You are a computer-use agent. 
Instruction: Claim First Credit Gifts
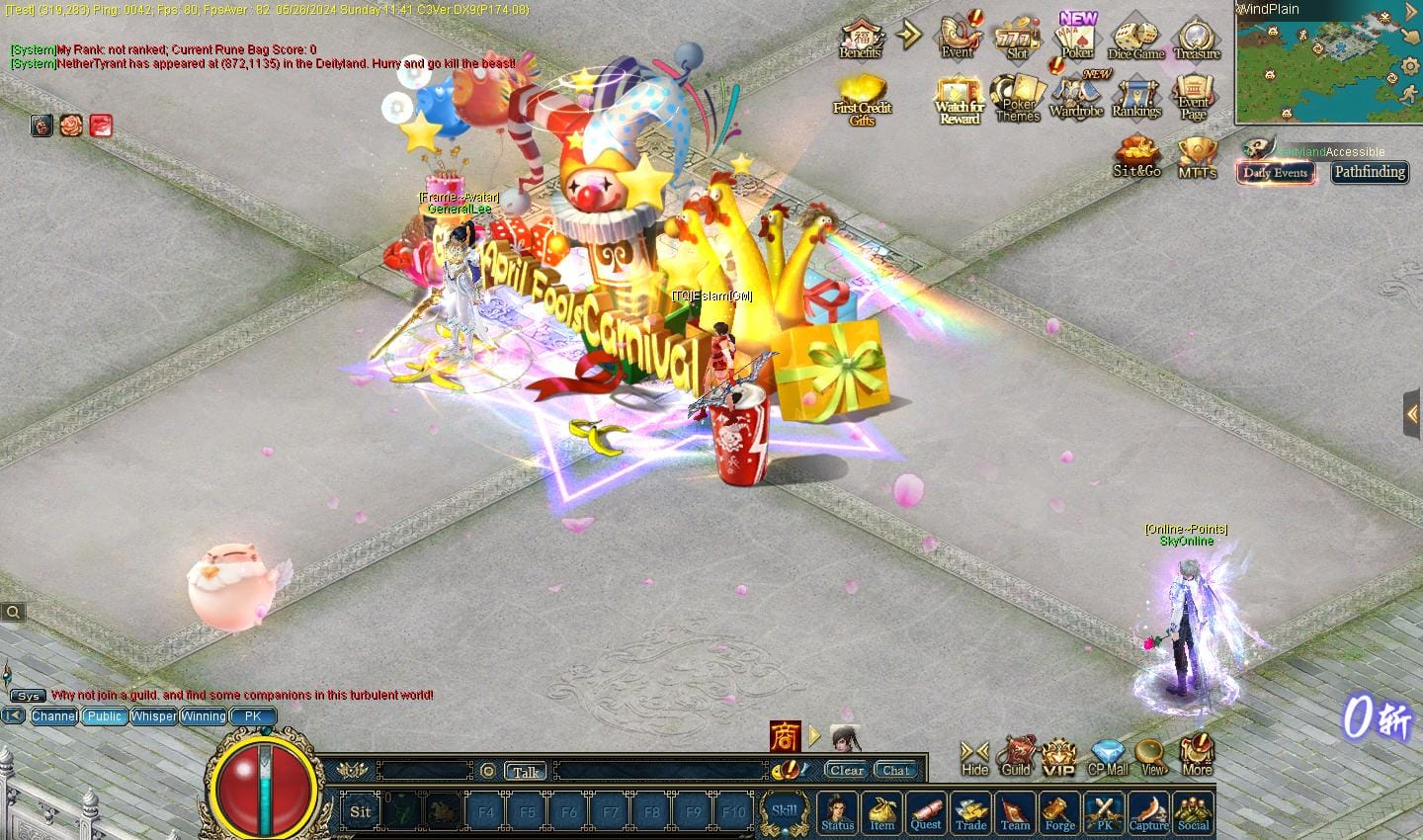pyautogui.click(x=862, y=100)
